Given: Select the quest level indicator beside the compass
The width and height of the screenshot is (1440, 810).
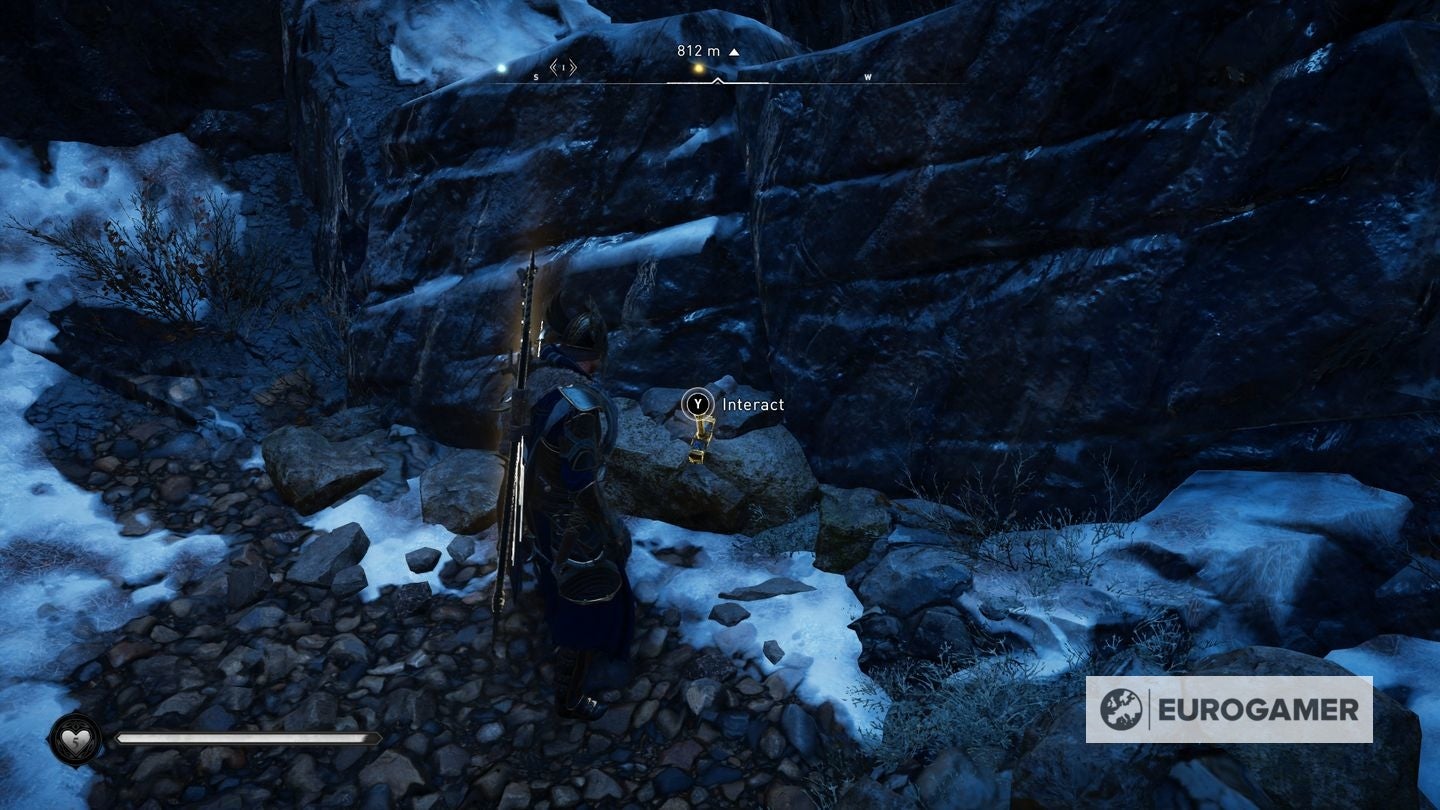Looking at the screenshot, I should click(x=563, y=68).
